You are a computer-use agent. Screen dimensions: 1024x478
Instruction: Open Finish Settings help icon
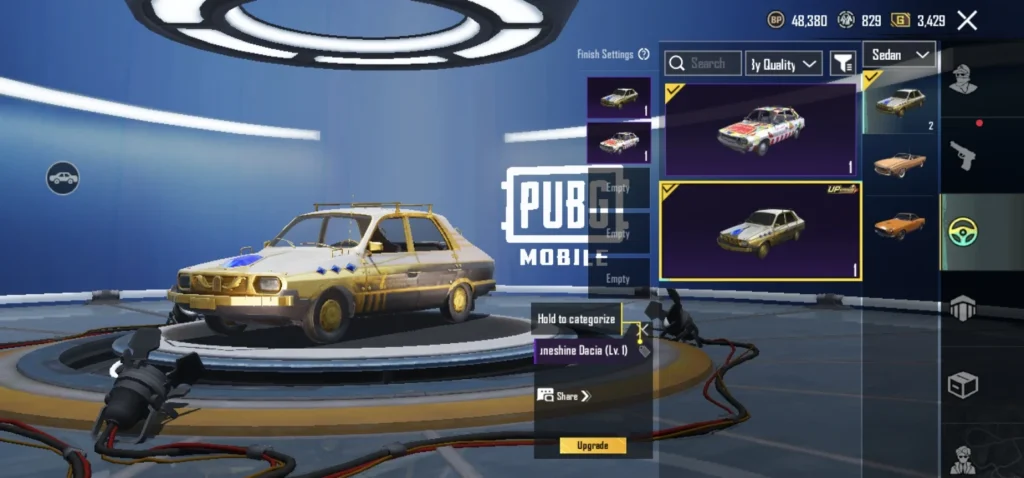point(645,54)
